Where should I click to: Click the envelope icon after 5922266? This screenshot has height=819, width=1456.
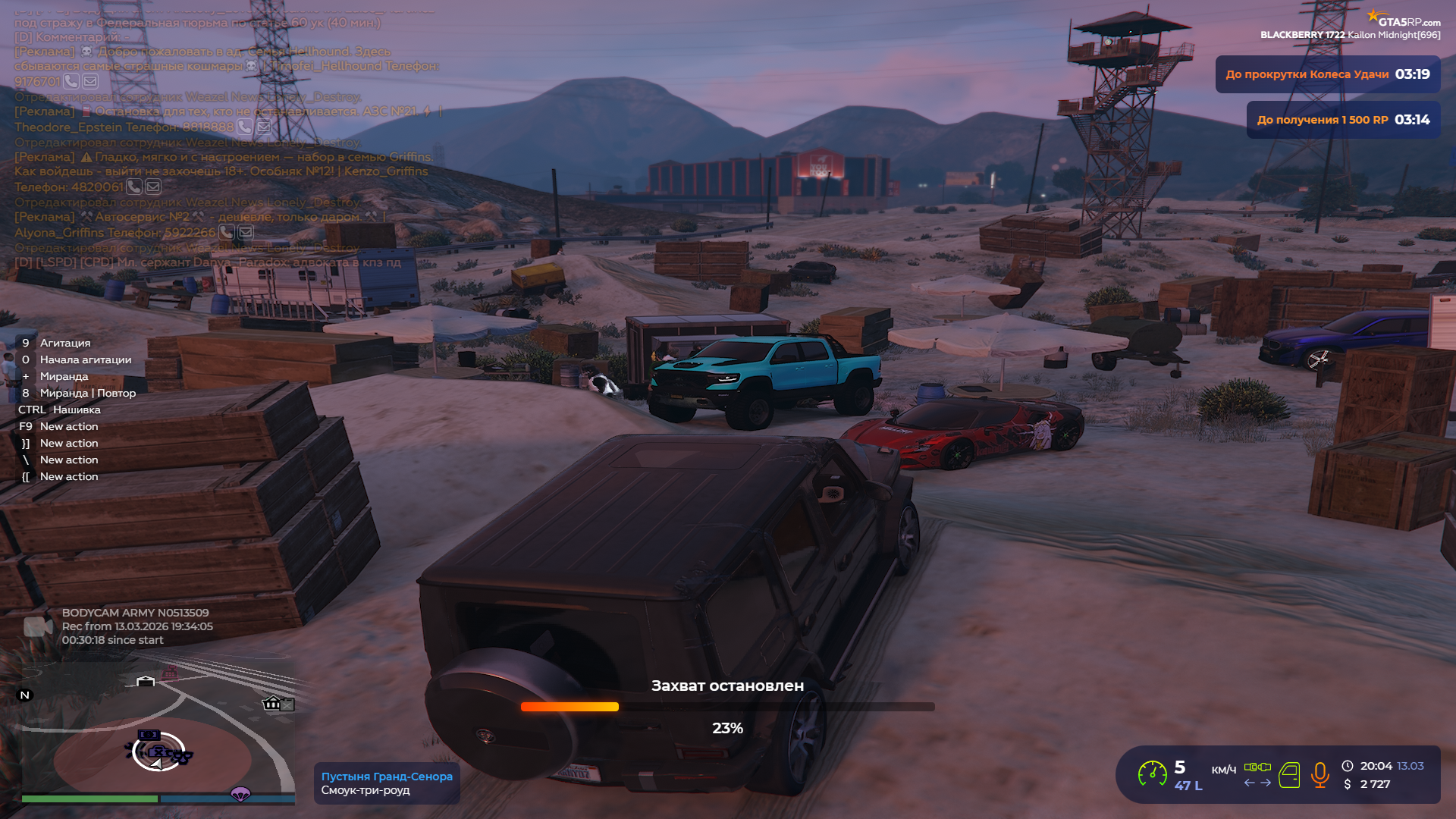(x=246, y=232)
